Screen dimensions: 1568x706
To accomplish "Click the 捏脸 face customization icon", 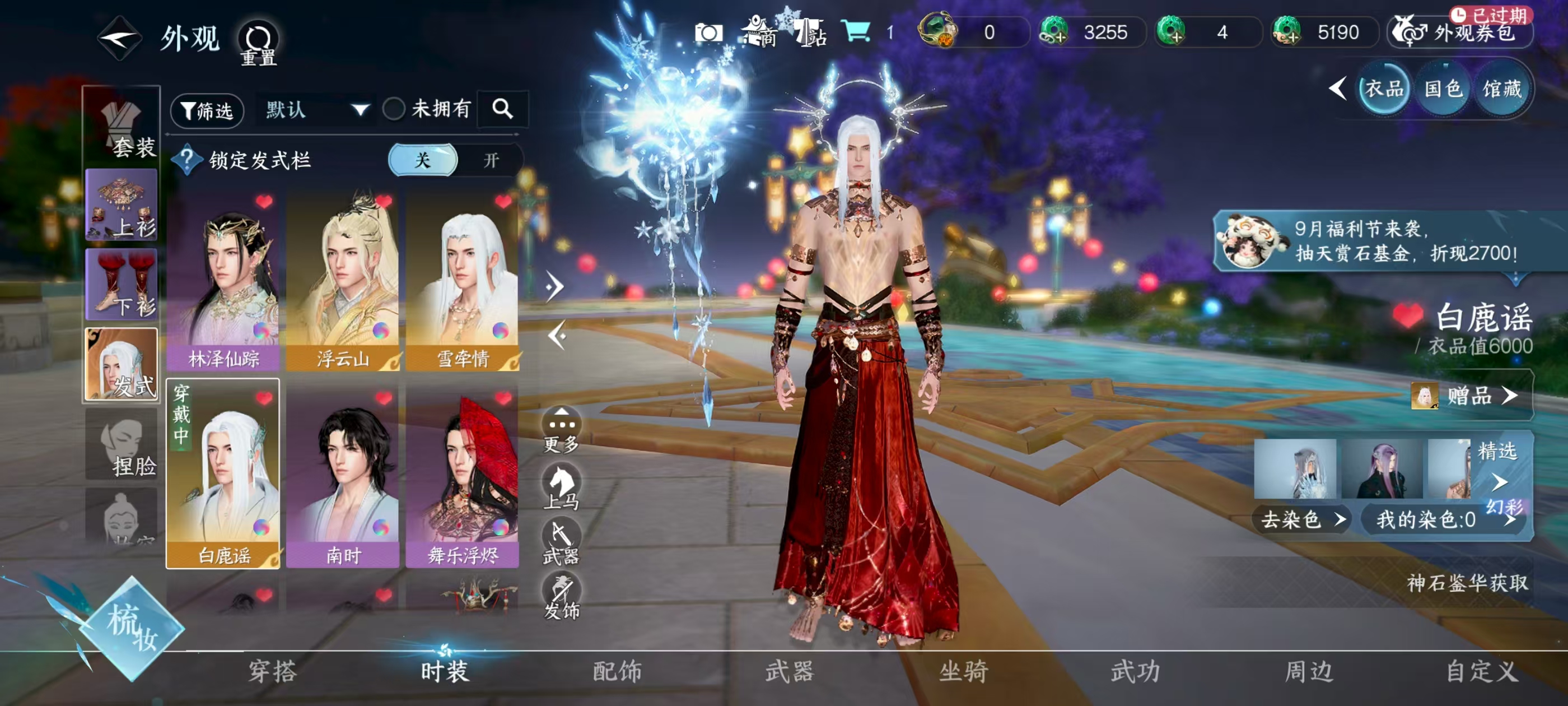I will coord(122,448).
